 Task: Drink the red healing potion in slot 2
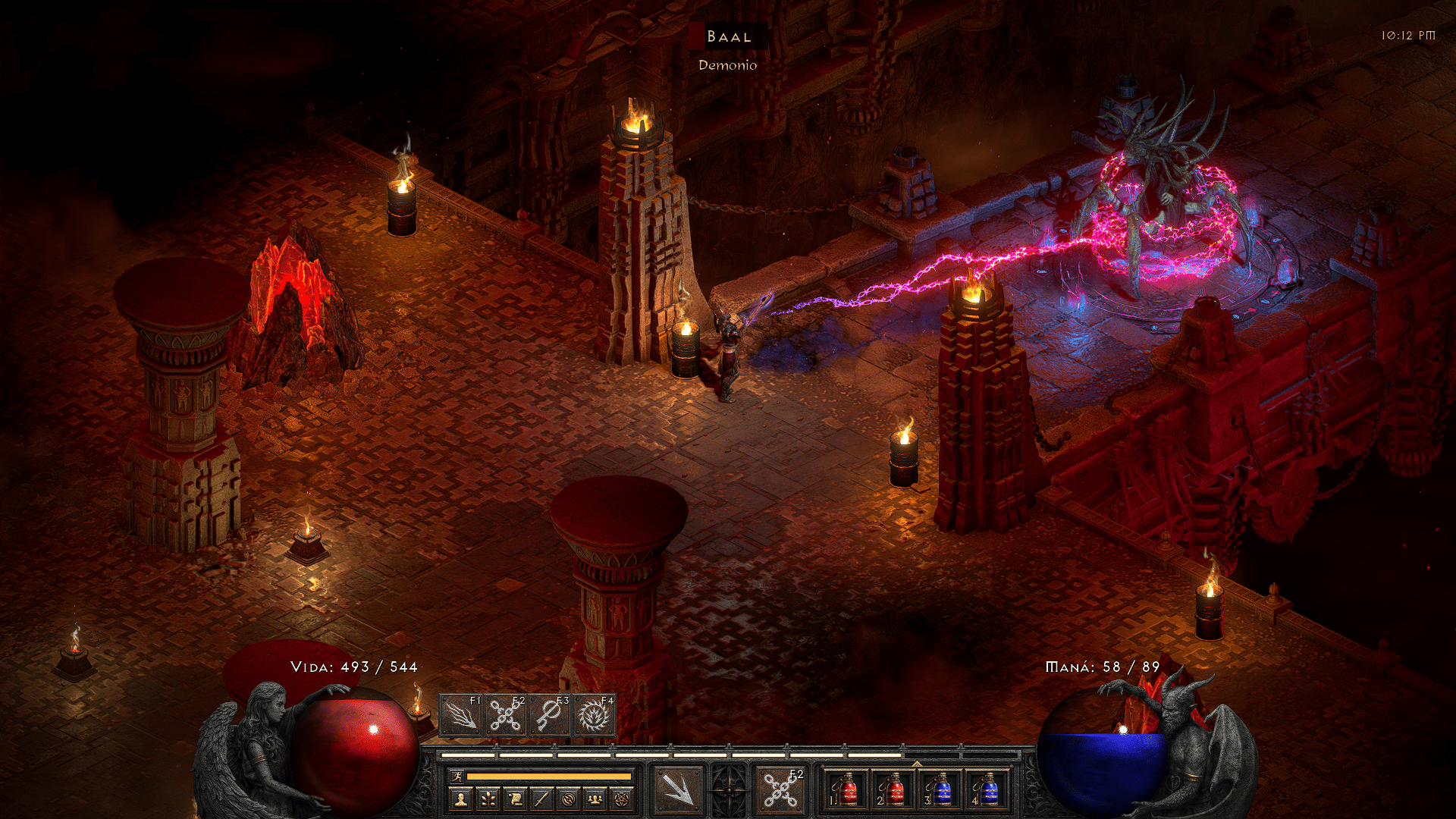pos(894,790)
